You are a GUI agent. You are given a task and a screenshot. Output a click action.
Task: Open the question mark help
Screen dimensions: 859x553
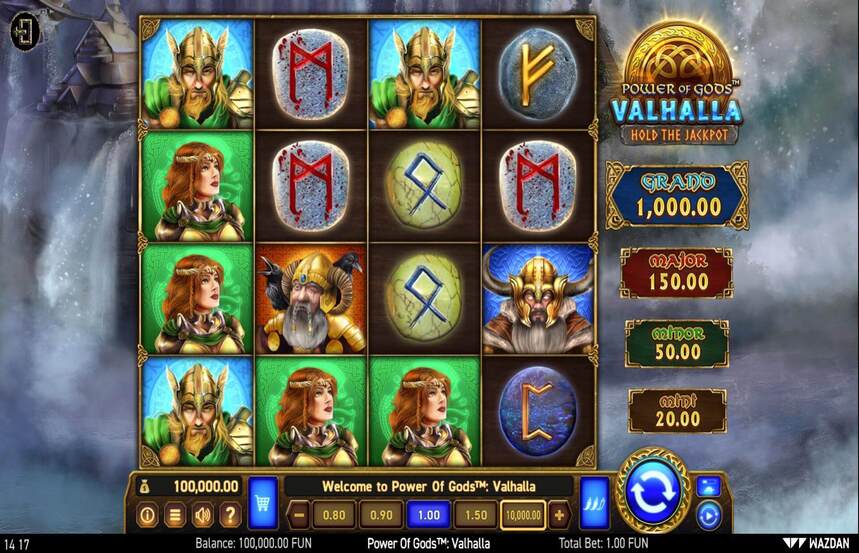coord(230,516)
